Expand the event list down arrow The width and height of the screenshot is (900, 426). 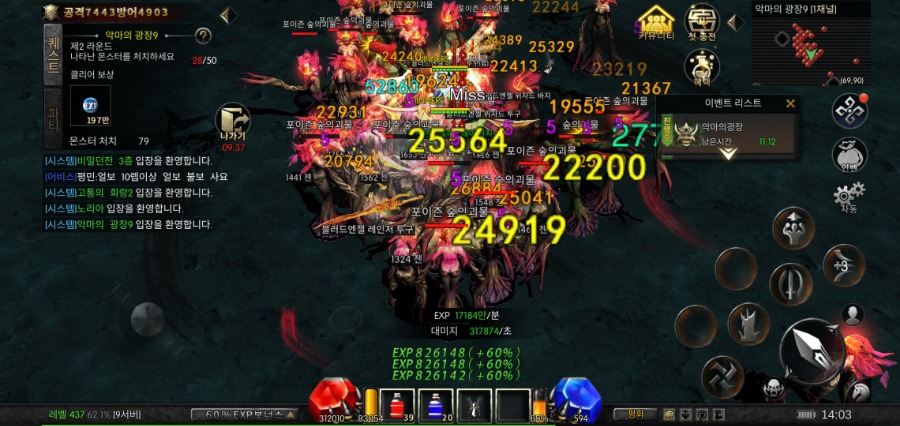[x=728, y=154]
